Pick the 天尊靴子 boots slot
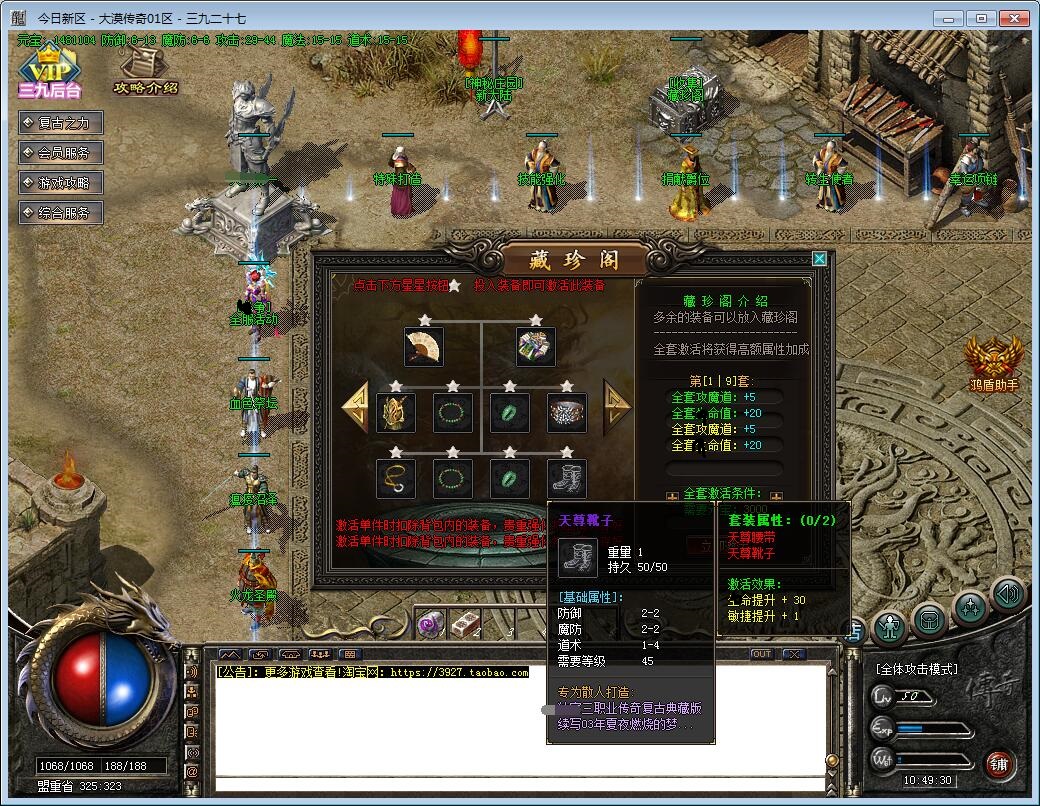Viewport: 1040px width, 806px height. (567, 479)
